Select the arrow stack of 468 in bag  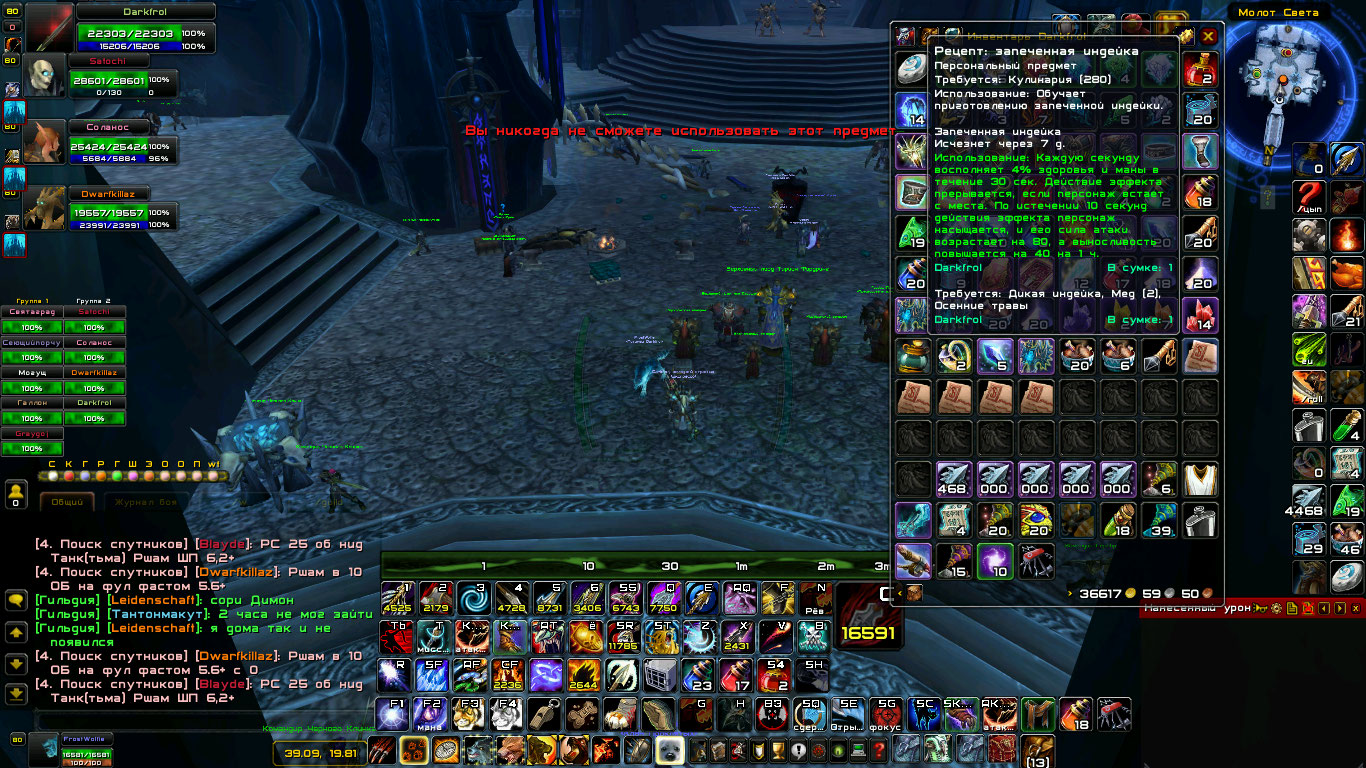click(955, 479)
